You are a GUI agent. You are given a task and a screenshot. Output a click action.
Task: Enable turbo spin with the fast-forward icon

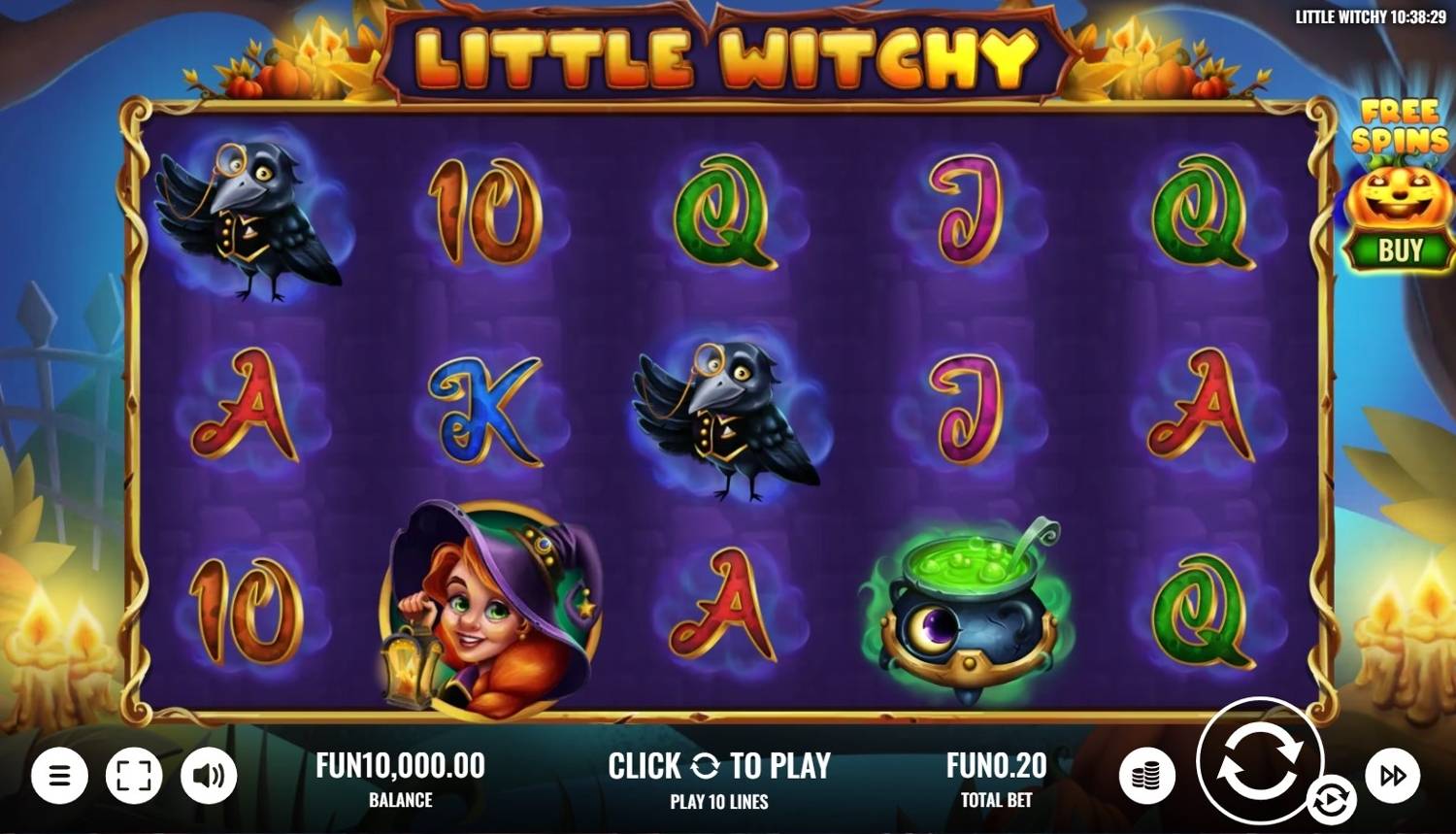[1395, 775]
